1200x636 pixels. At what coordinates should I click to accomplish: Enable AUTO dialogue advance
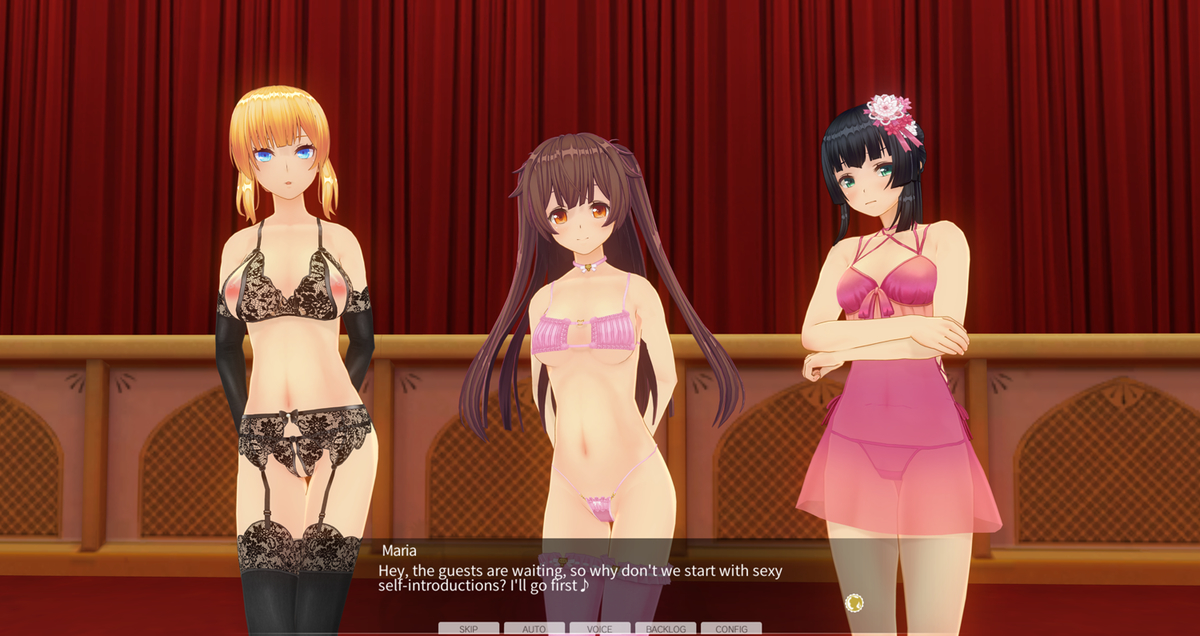coord(534,629)
